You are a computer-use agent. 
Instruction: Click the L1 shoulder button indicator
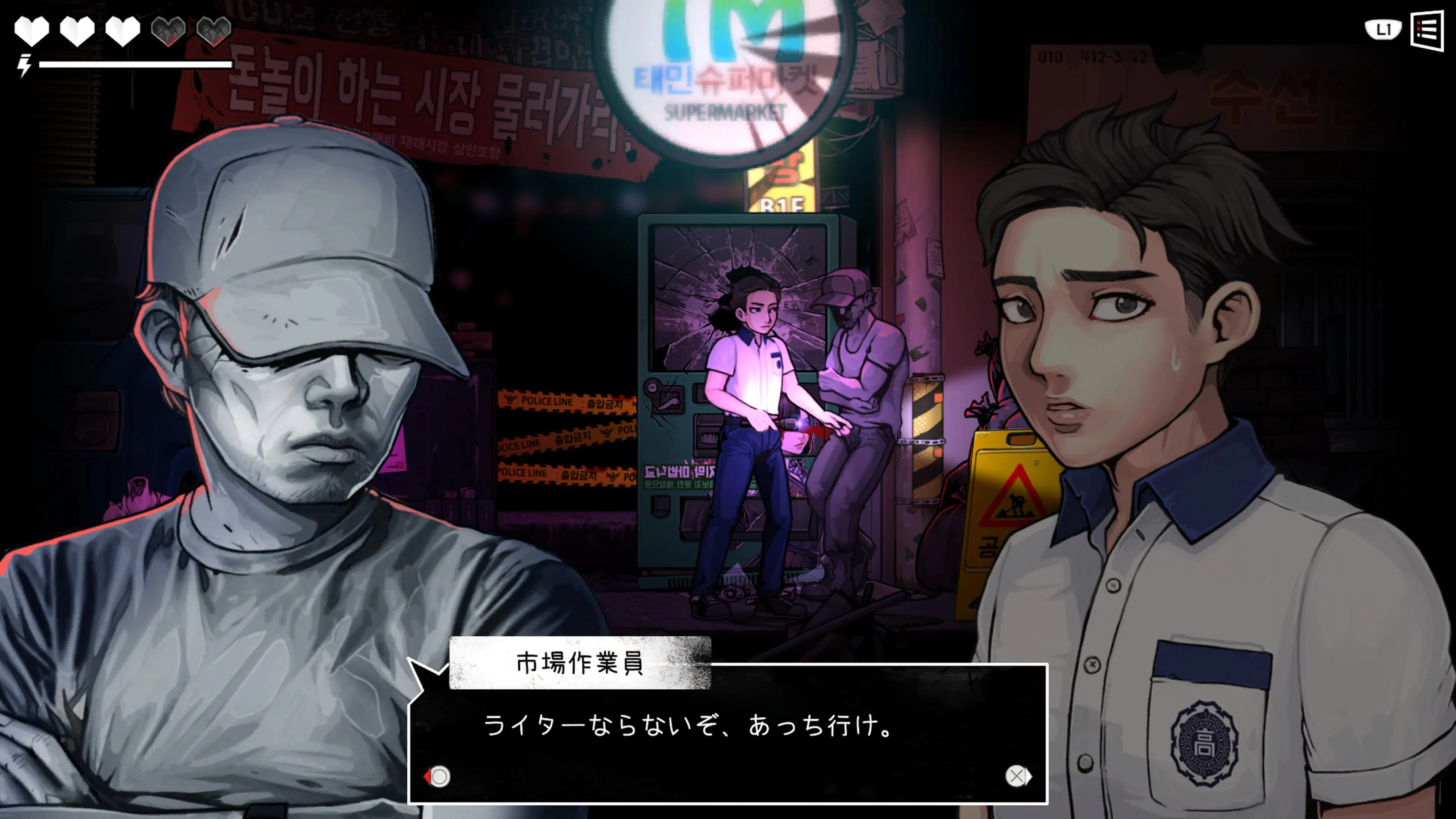(x=1383, y=30)
